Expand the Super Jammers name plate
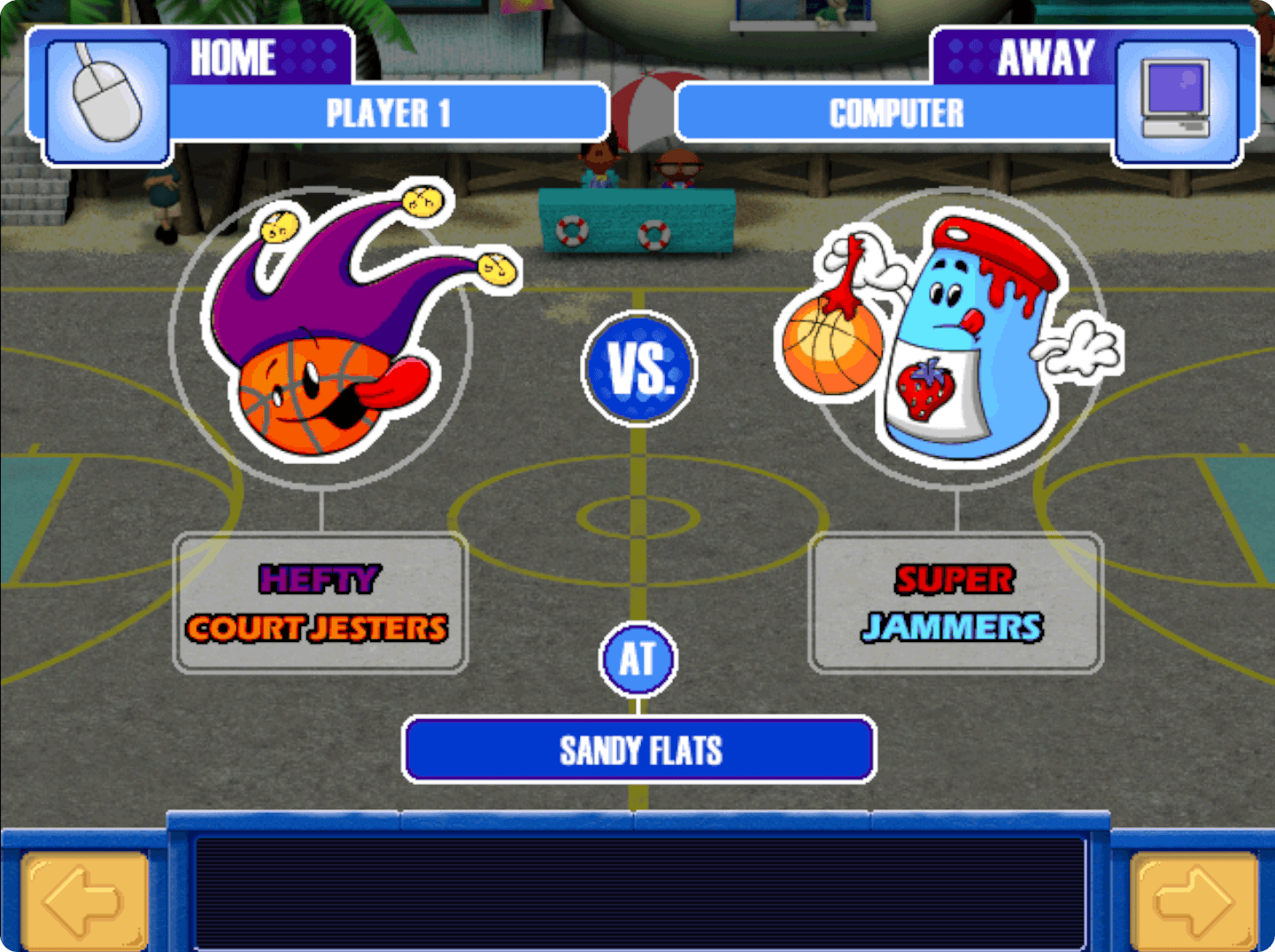 click(954, 602)
